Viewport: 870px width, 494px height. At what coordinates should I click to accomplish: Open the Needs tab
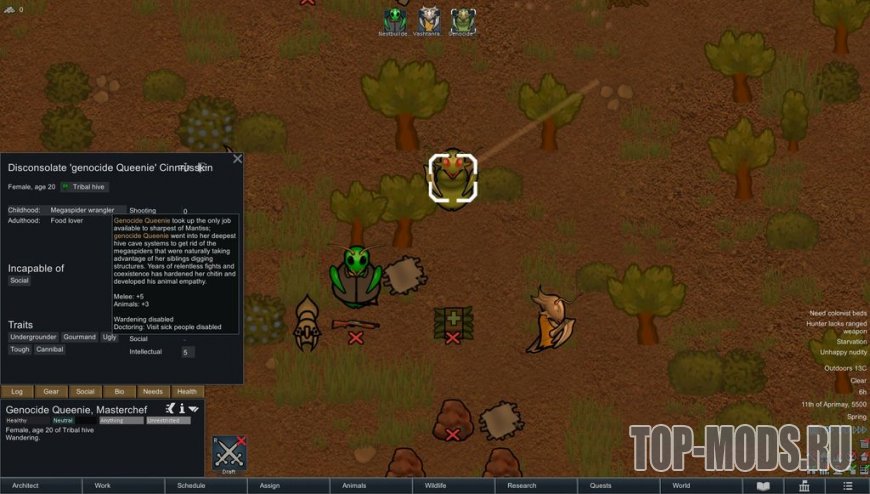coord(153,392)
